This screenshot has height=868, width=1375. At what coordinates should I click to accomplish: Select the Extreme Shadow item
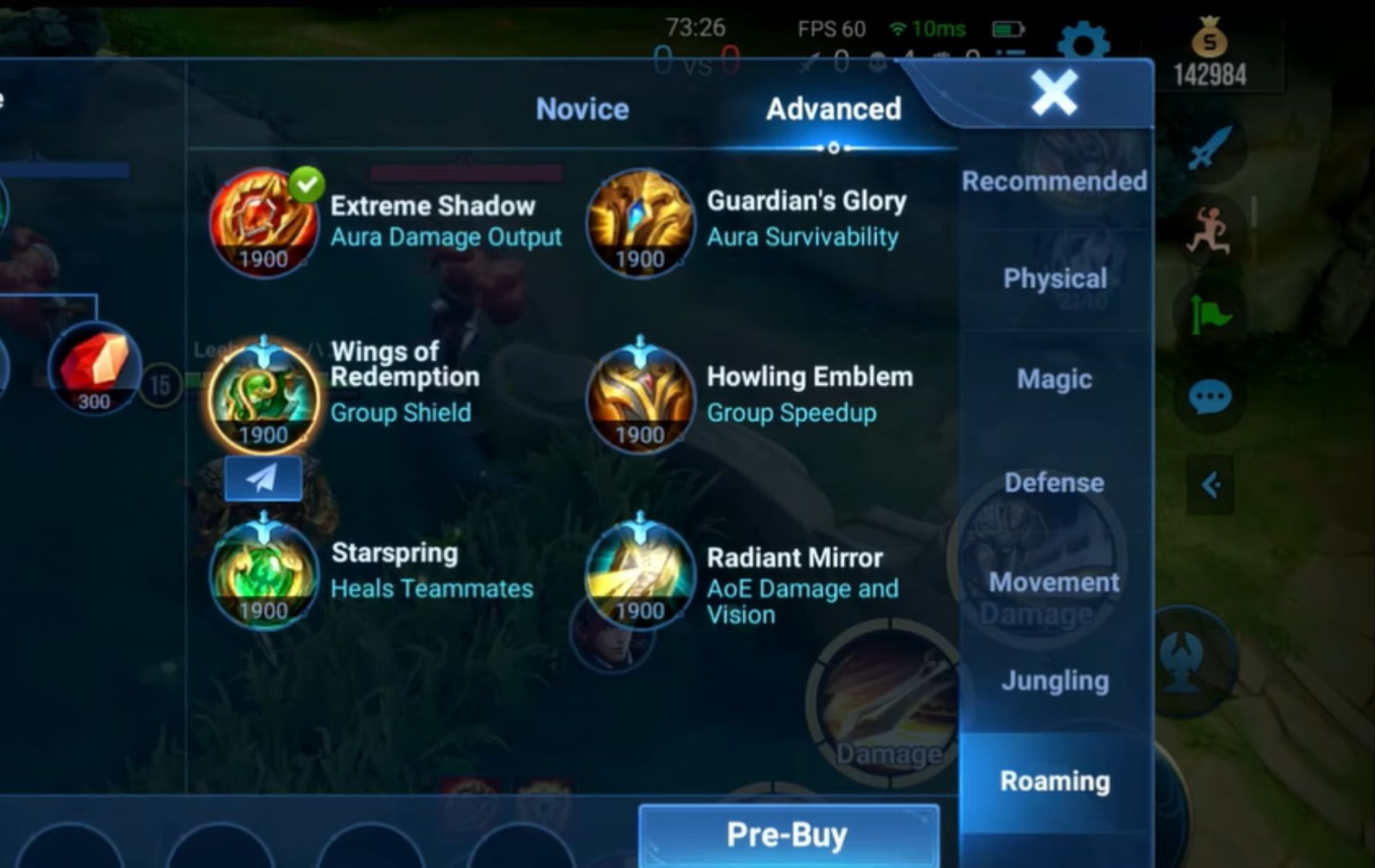coord(263,224)
